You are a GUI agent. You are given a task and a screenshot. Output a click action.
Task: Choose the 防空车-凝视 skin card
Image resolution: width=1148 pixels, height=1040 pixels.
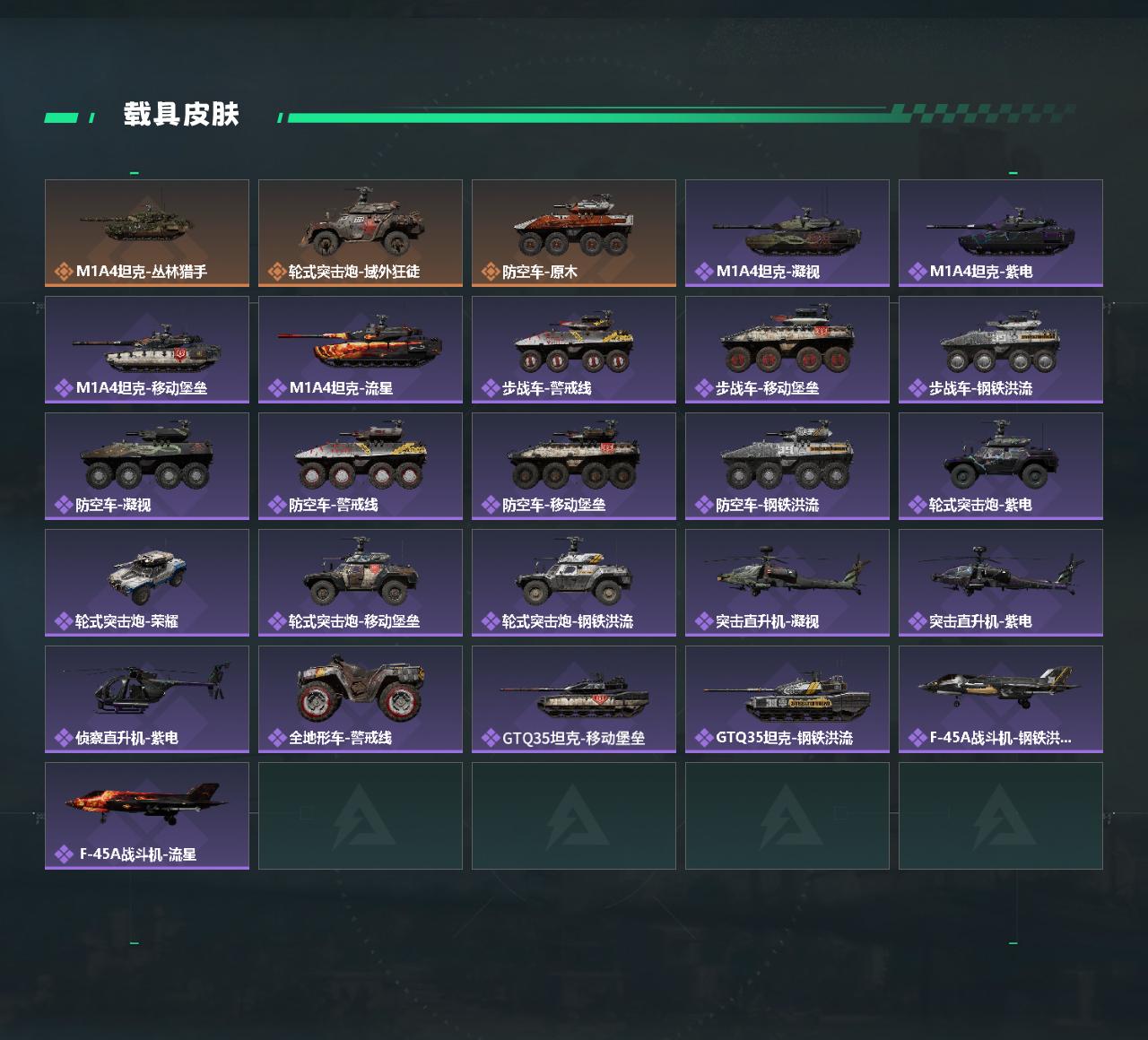coord(147,466)
